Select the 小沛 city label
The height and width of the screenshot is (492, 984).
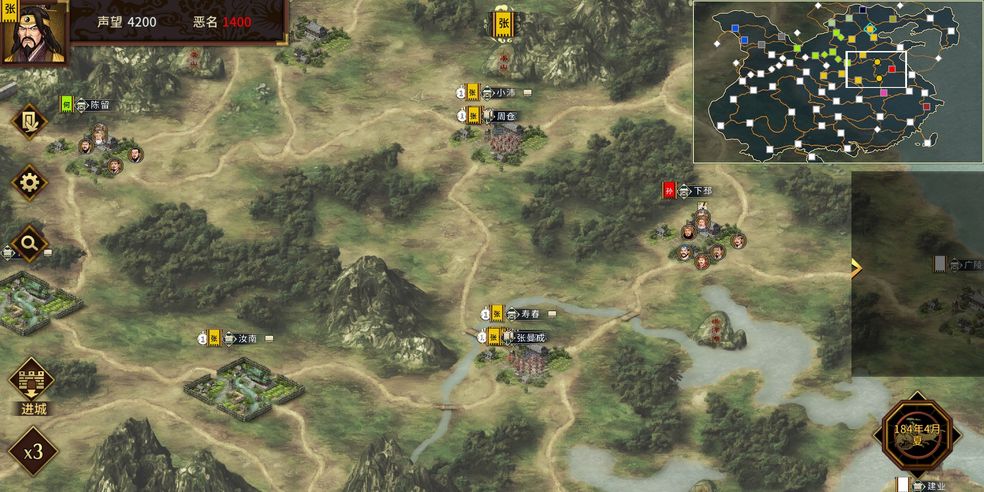pos(505,93)
